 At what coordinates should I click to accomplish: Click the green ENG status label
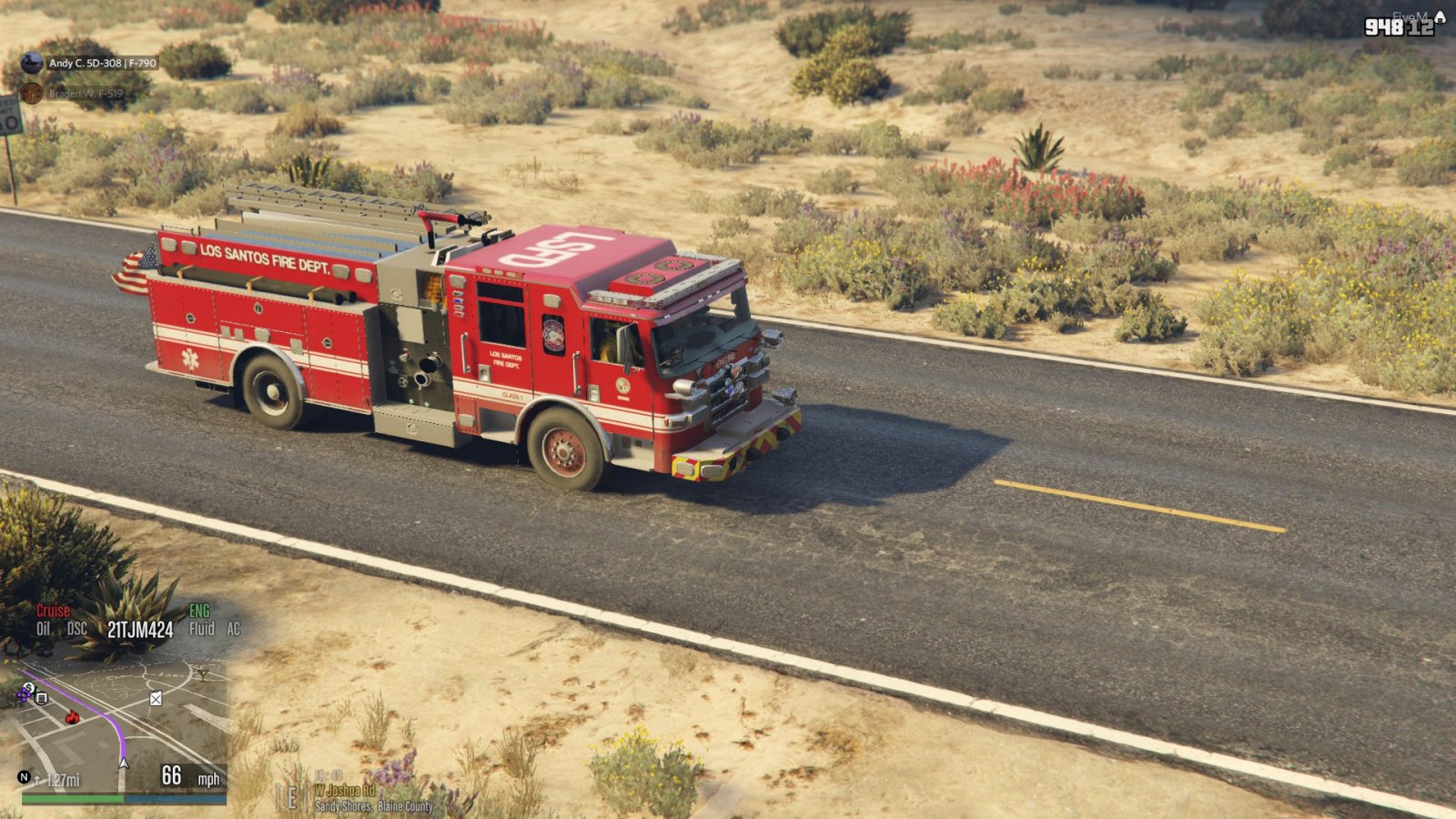[x=199, y=611]
